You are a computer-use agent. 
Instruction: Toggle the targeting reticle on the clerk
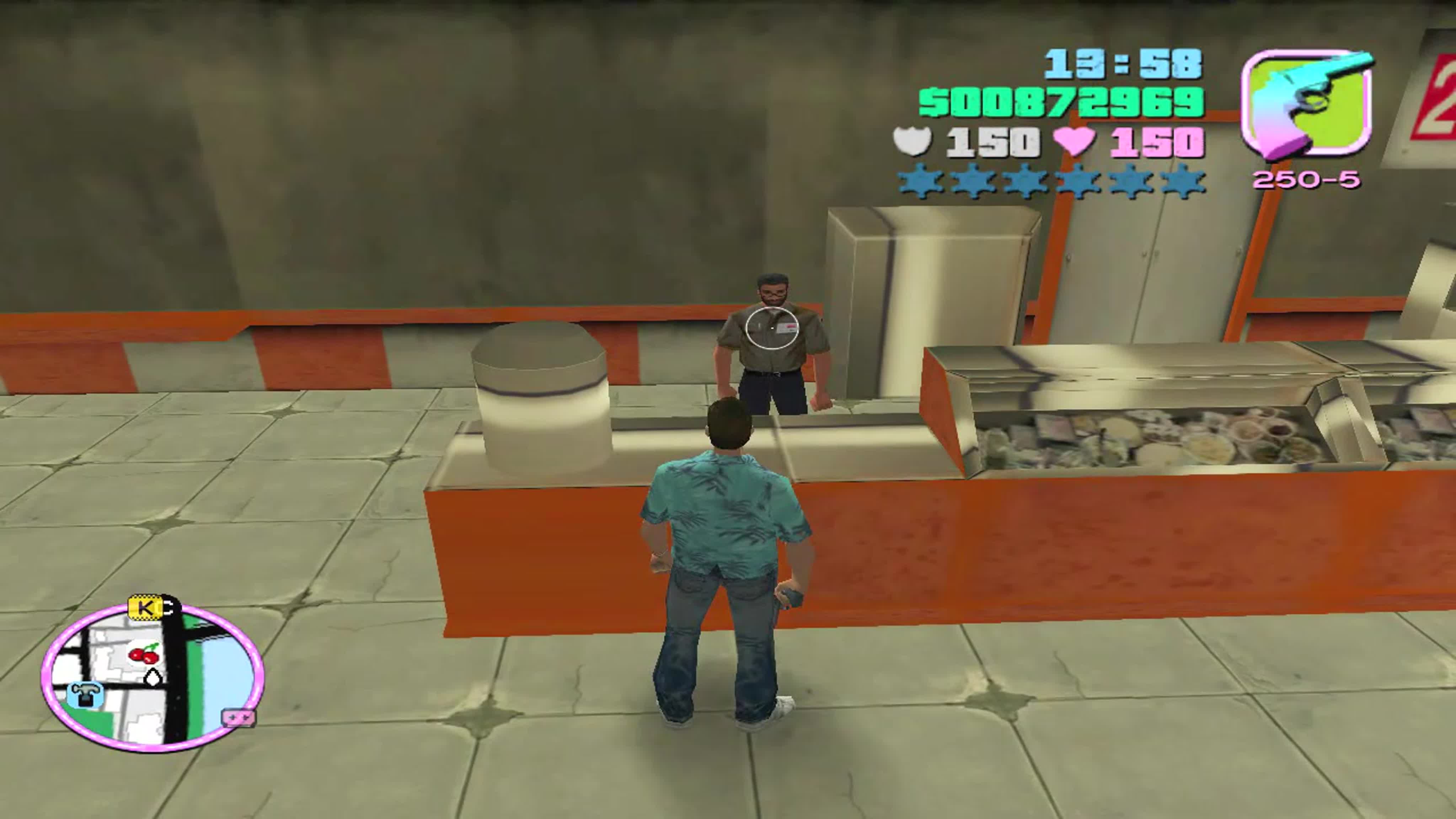tap(772, 328)
